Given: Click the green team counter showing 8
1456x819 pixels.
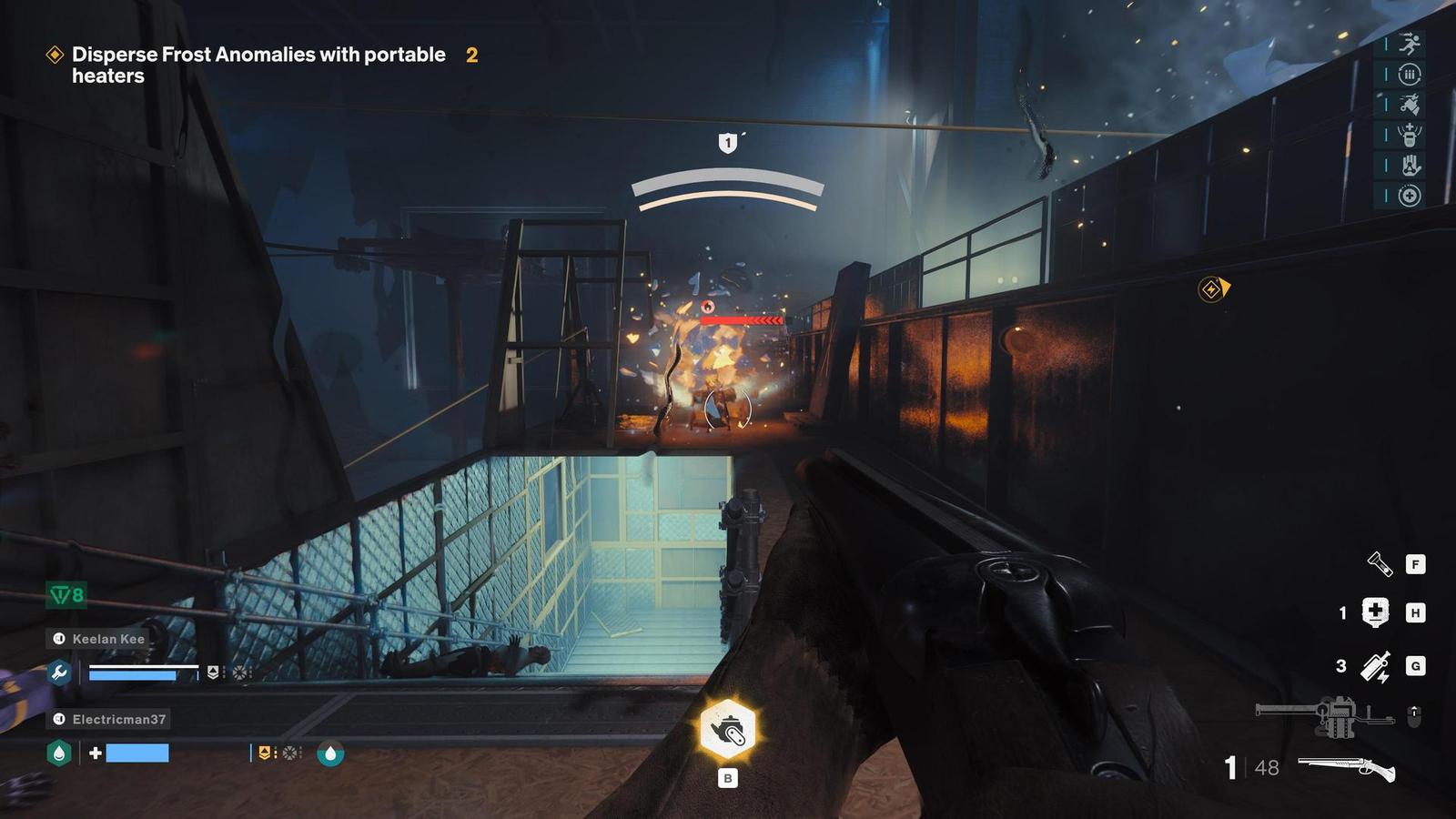Looking at the screenshot, I should pos(66,594).
